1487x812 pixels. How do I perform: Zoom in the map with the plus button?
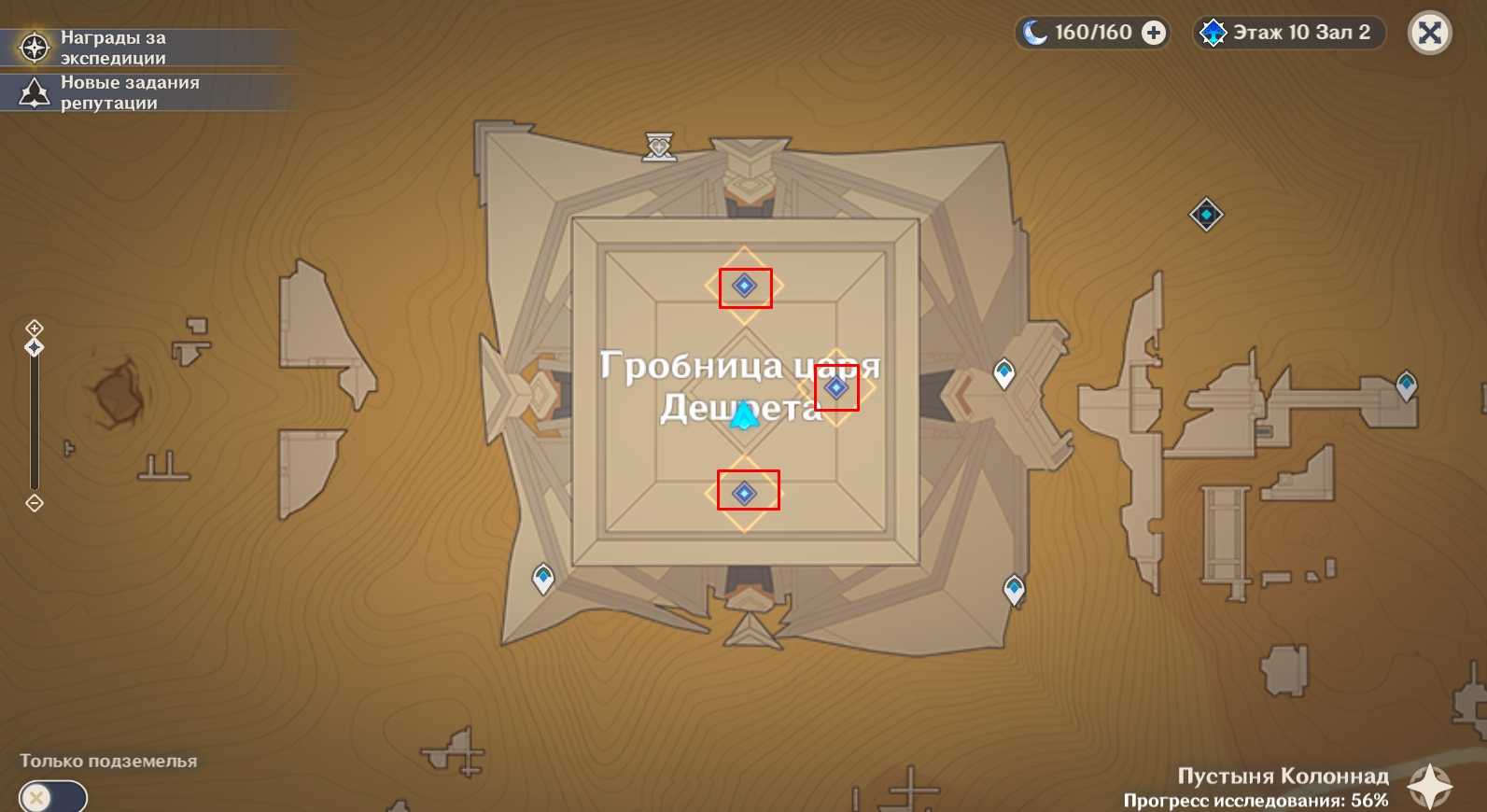click(35, 328)
